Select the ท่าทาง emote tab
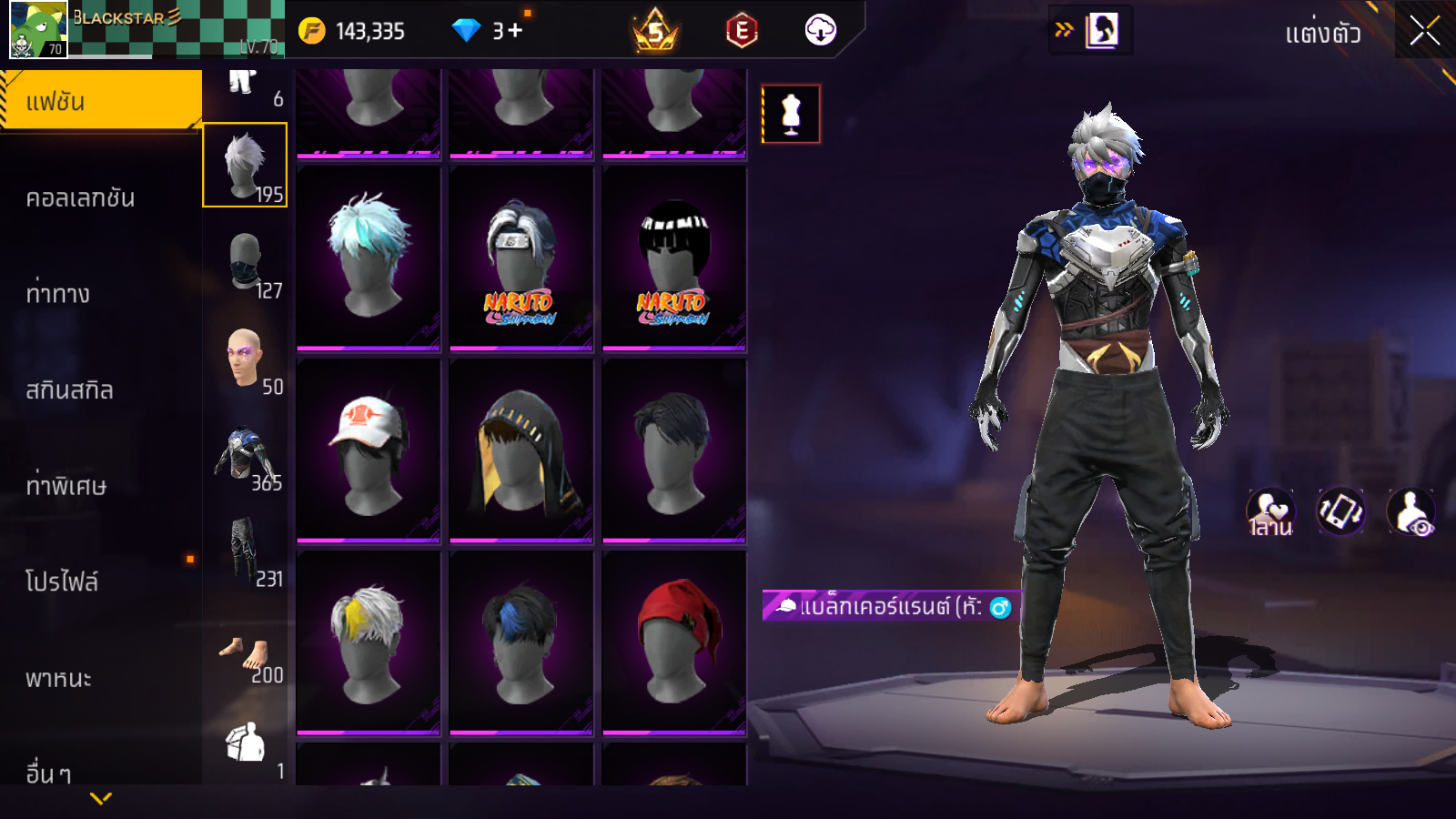The width and height of the screenshot is (1456, 819). click(58, 294)
